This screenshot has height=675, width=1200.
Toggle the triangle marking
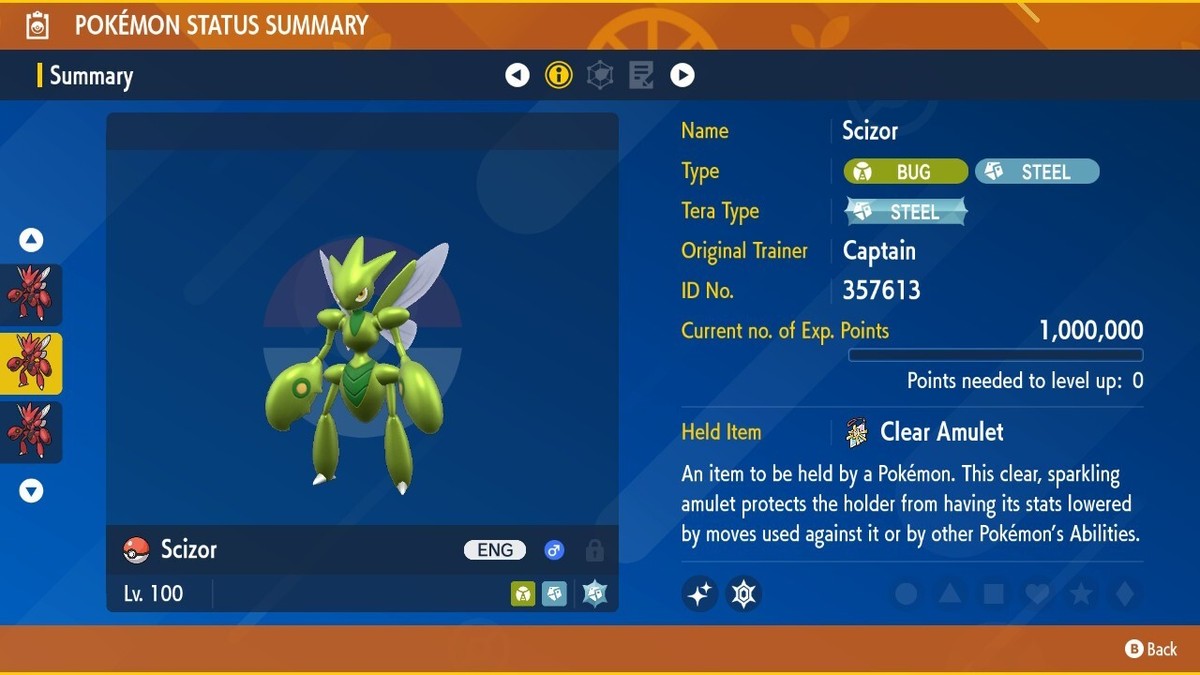tap(950, 594)
